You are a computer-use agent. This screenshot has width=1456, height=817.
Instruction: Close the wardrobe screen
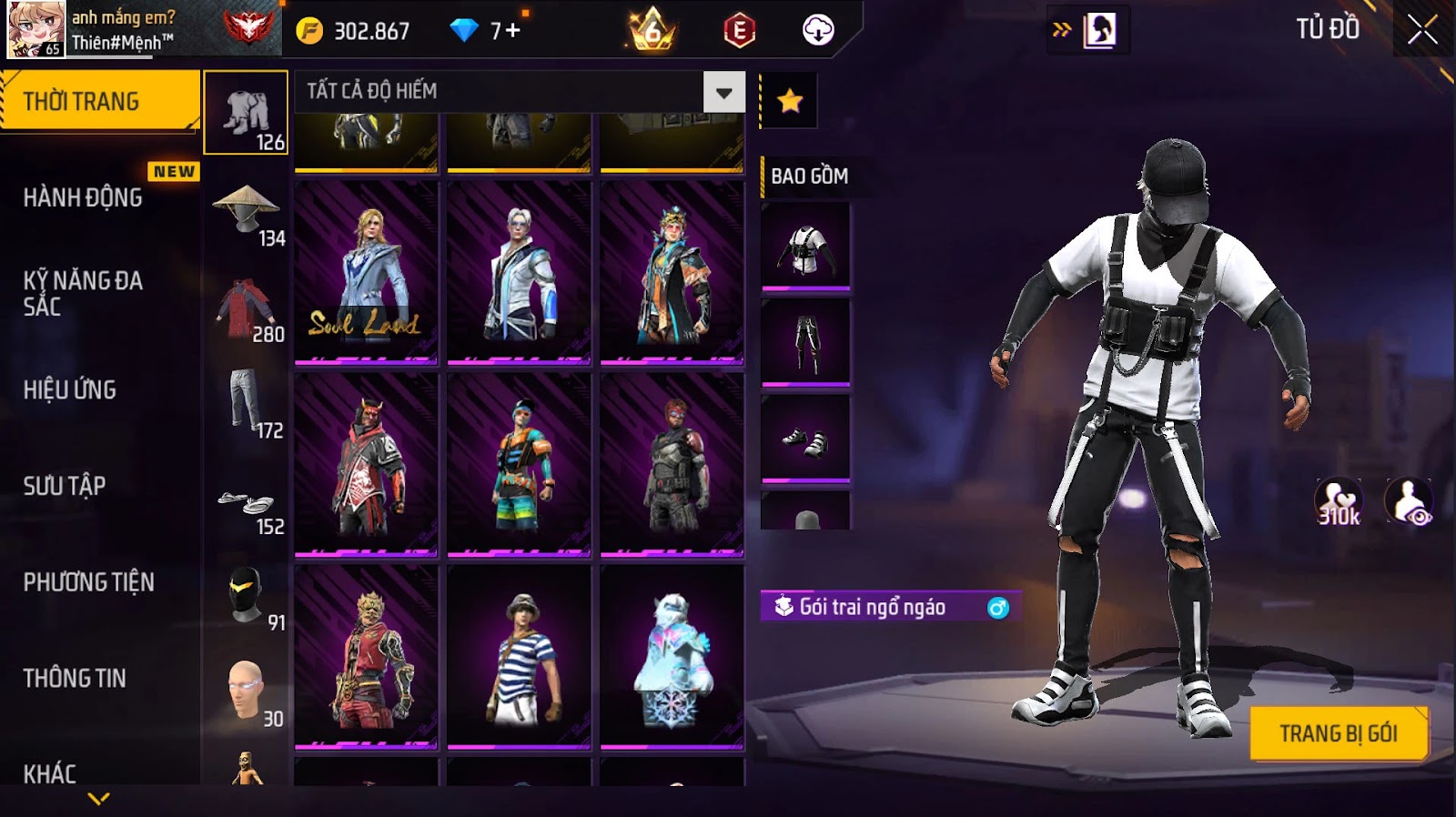pyautogui.click(x=1421, y=31)
